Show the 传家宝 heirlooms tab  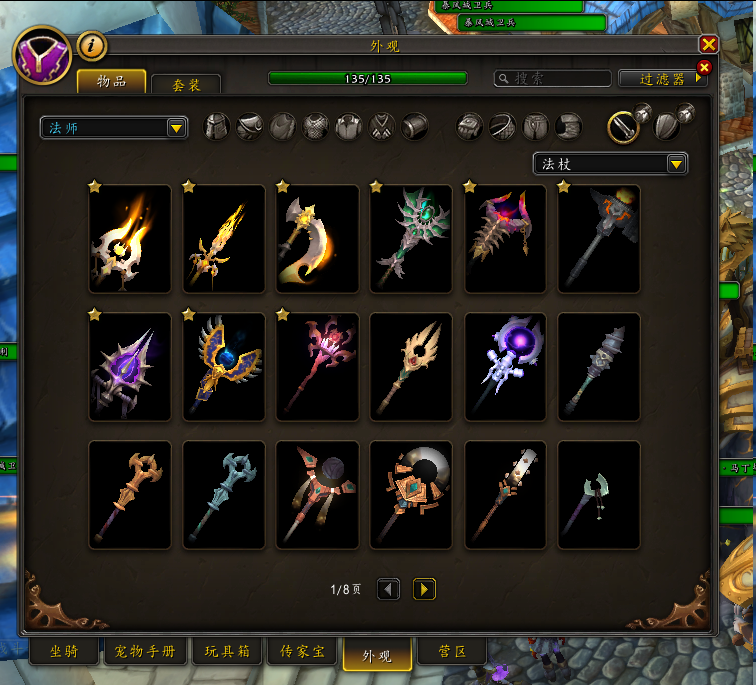(301, 652)
